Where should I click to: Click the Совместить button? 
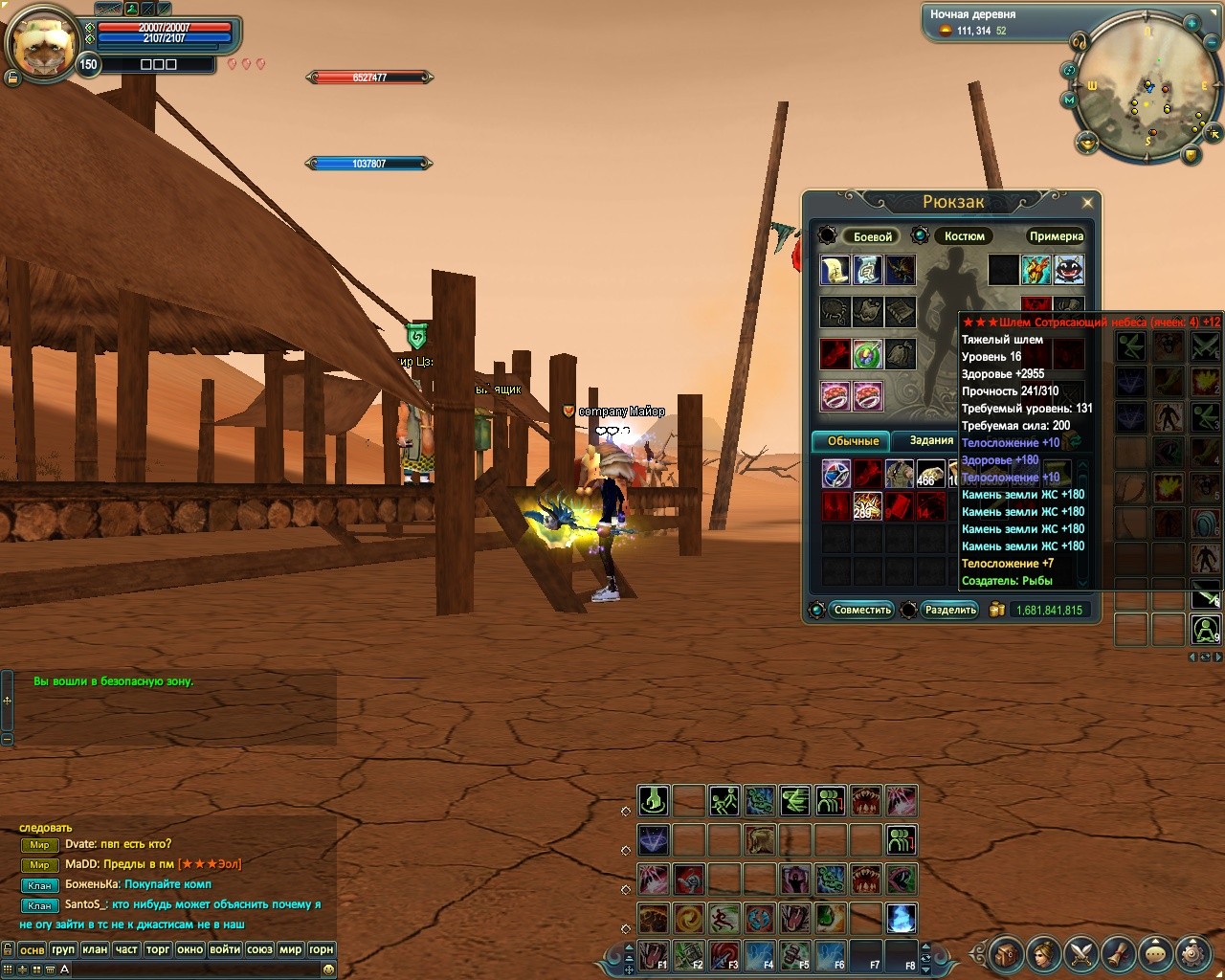(861, 610)
